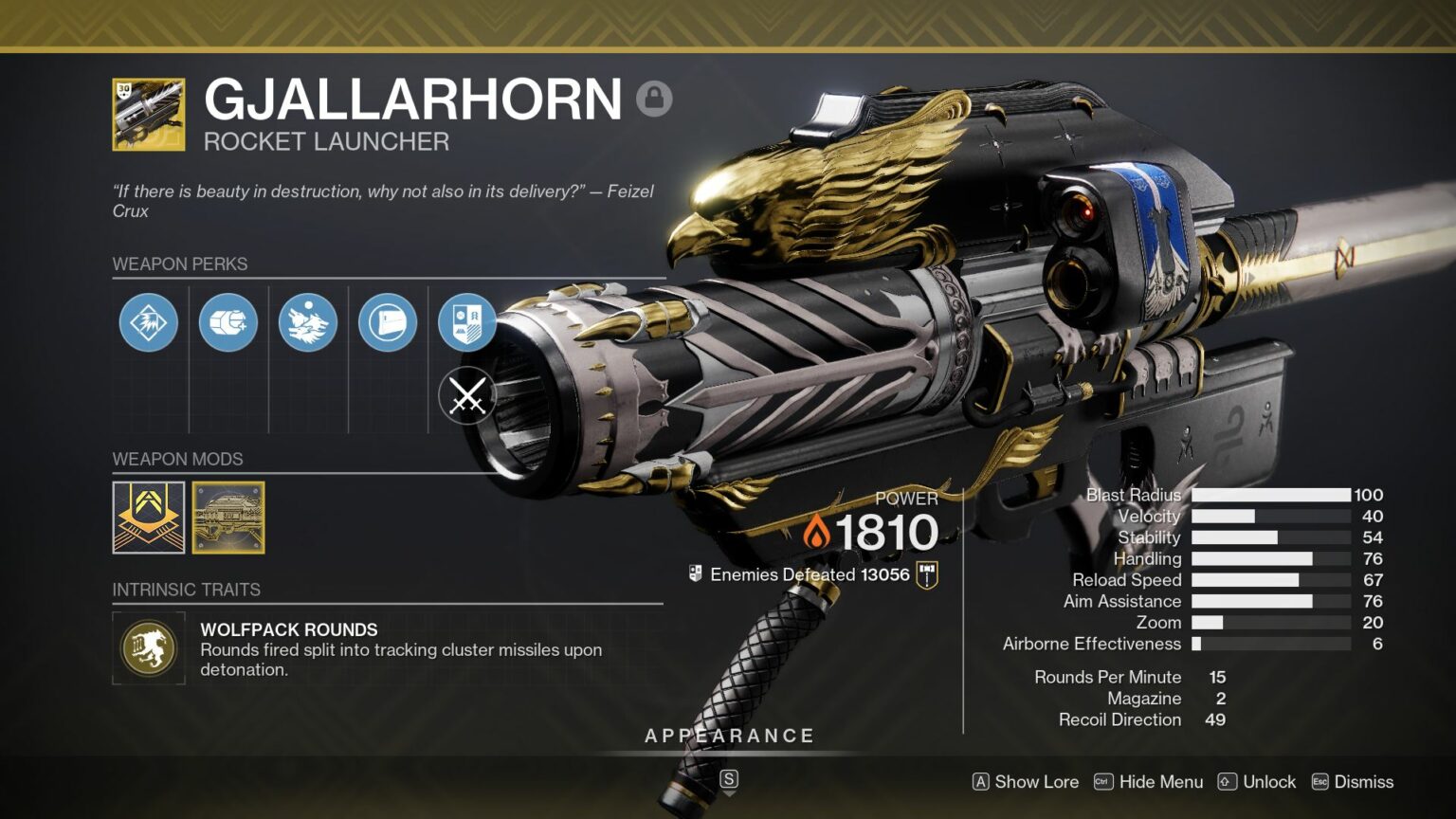
Task: Select the Composite Stock perk icon
Action: tap(387, 322)
